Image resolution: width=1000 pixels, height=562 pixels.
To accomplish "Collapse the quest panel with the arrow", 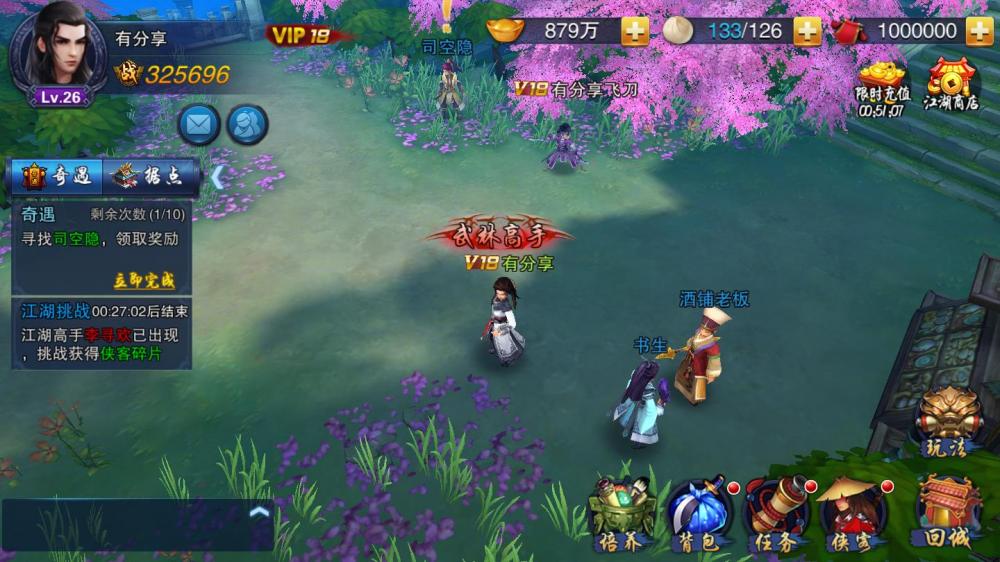I will pyautogui.click(x=215, y=176).
